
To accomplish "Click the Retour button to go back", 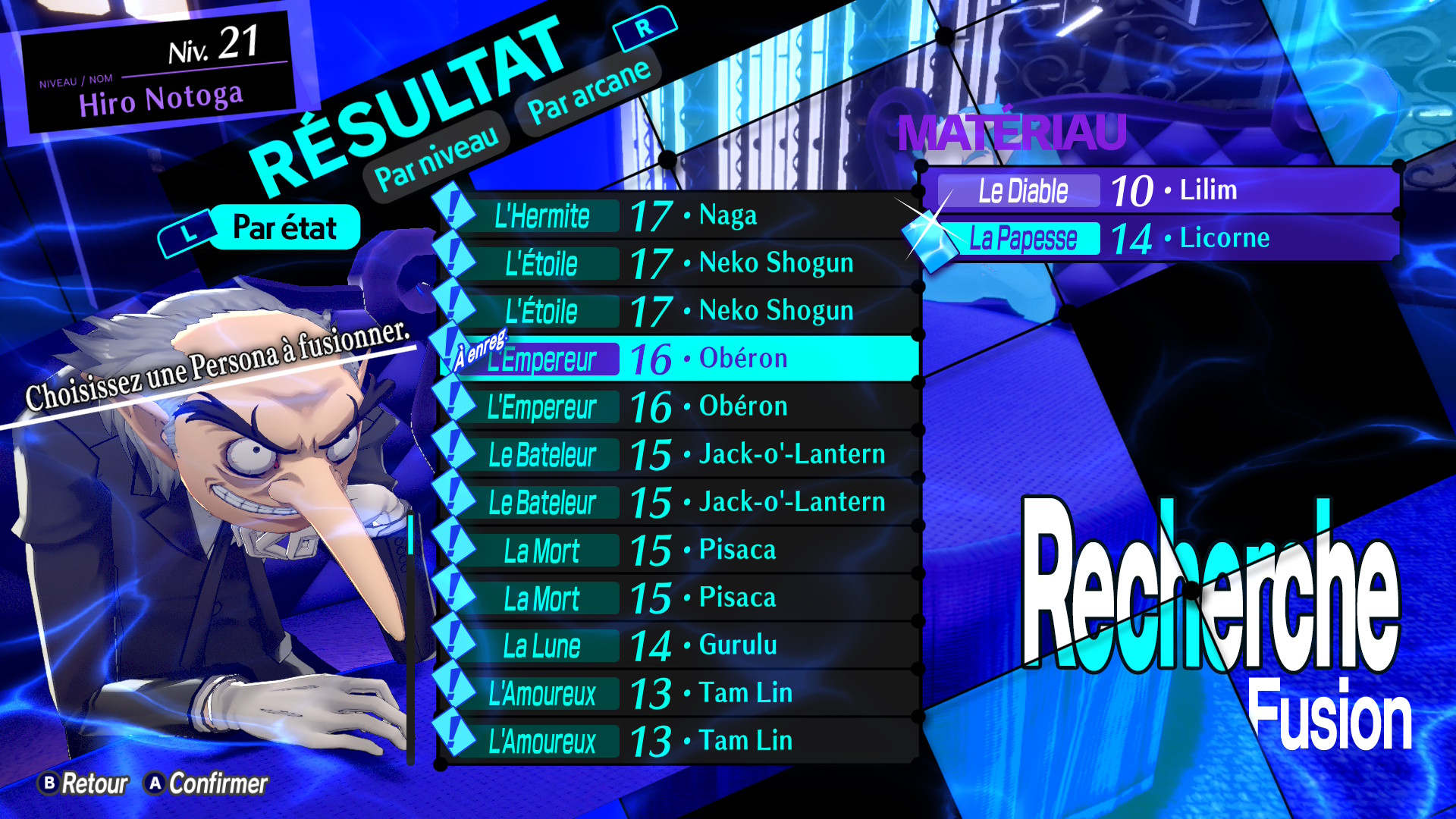I will pyautogui.click(x=84, y=783).
